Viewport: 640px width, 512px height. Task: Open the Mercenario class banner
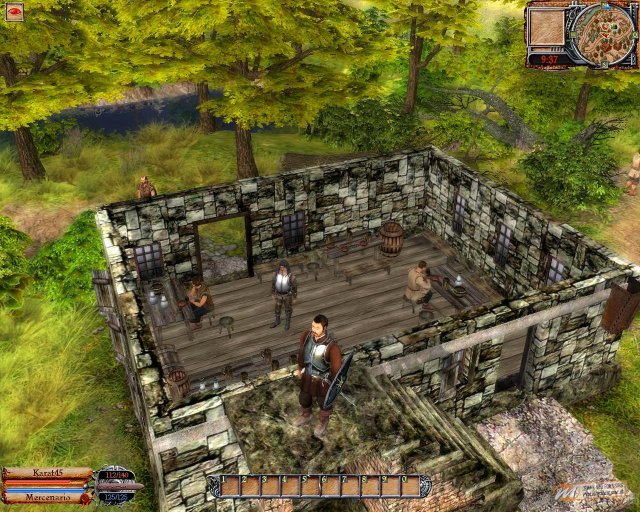47,496
